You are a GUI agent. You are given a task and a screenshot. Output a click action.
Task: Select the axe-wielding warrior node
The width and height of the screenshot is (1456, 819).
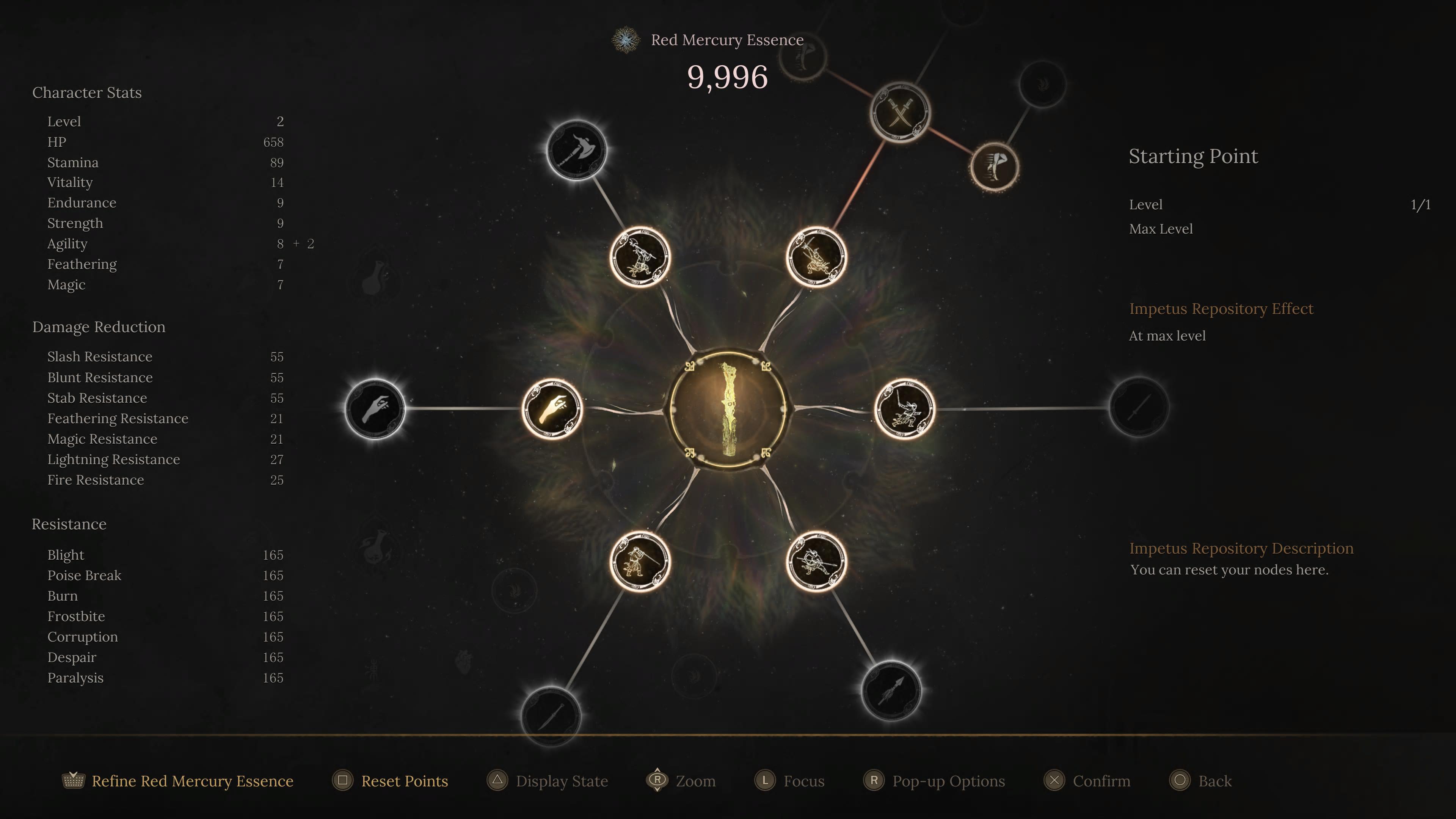click(640, 257)
